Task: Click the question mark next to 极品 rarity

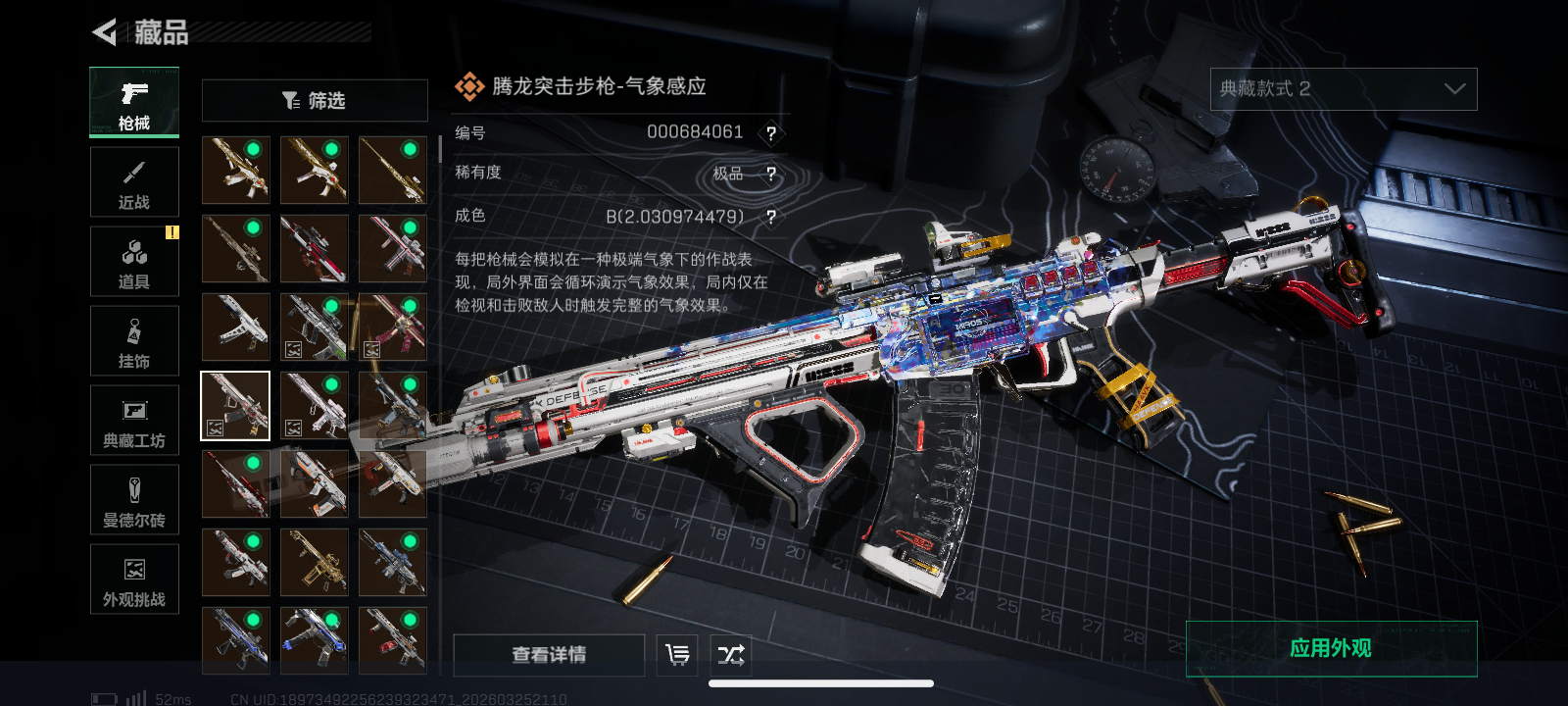Action: tap(771, 175)
